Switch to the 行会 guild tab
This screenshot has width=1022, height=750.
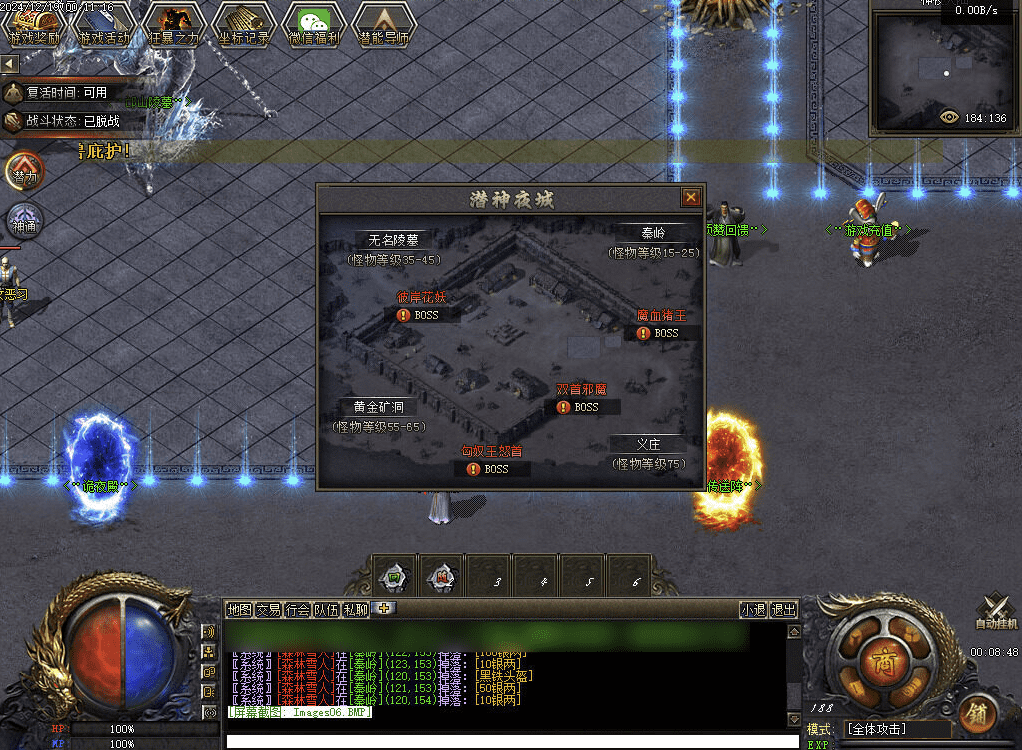pyautogui.click(x=297, y=609)
